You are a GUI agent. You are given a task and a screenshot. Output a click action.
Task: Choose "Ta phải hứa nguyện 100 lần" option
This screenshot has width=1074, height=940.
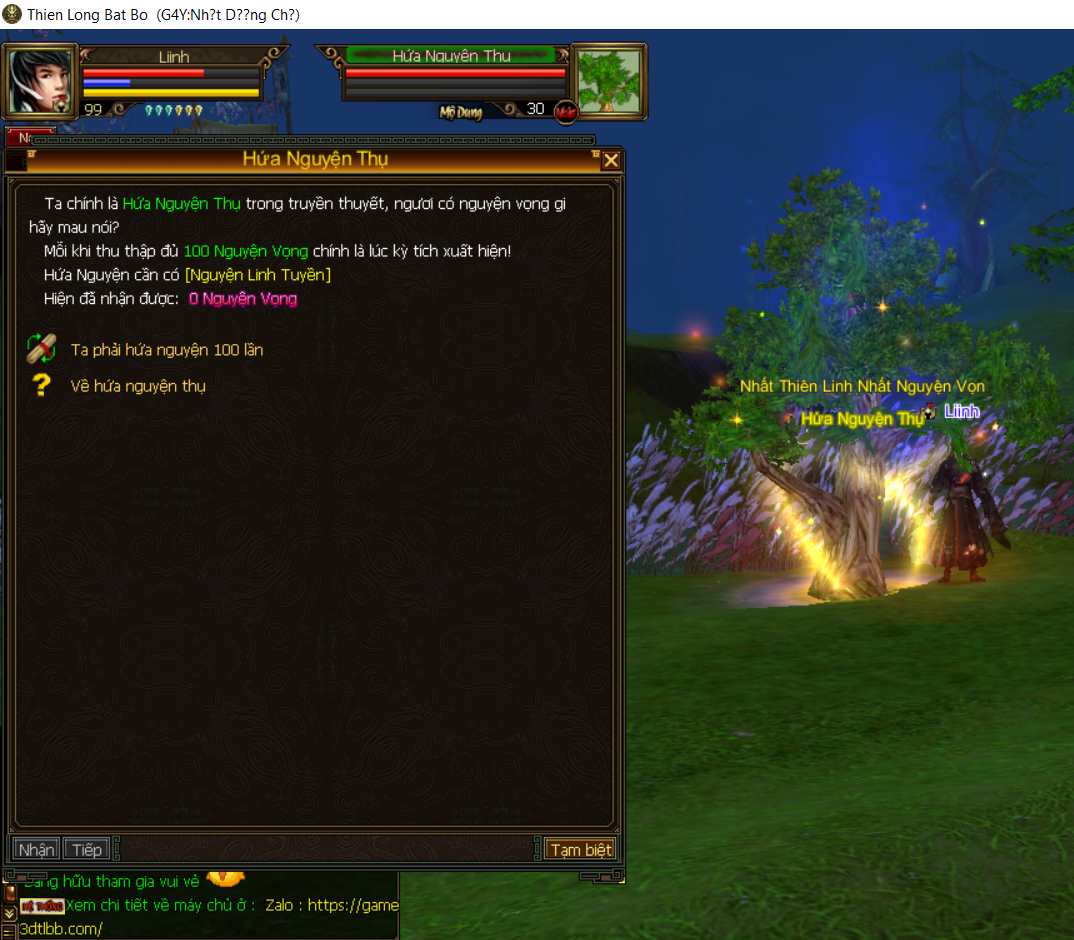(x=166, y=350)
